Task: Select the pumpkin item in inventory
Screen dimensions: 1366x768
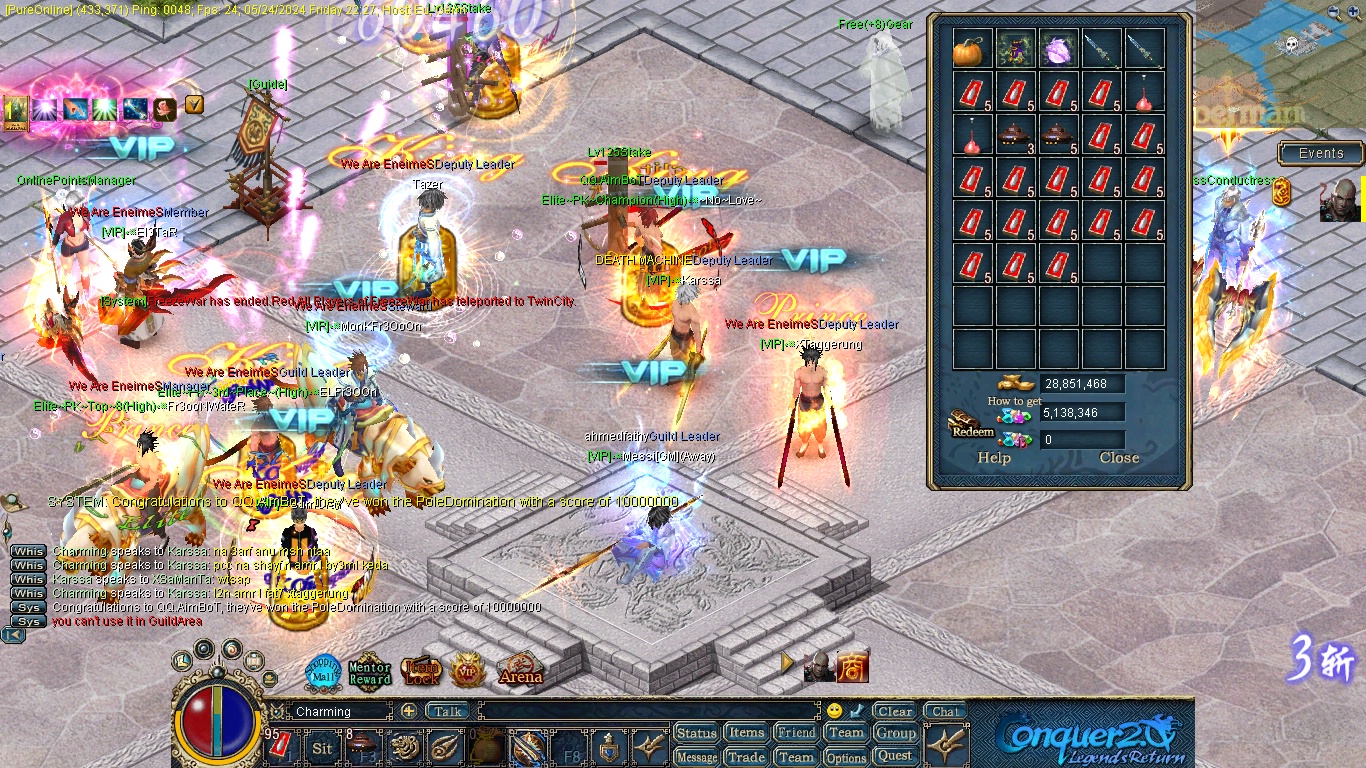Action: (x=972, y=49)
